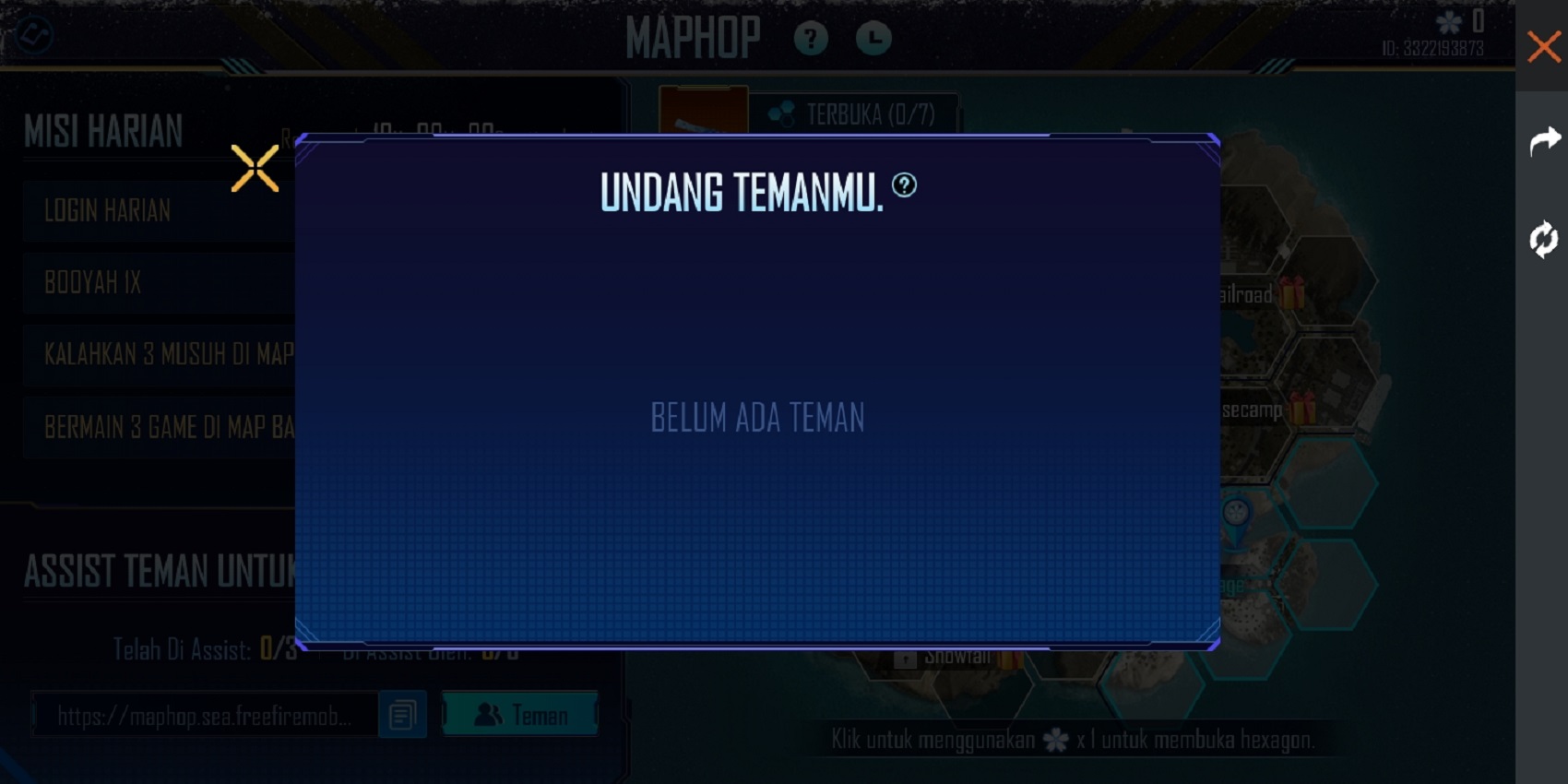Open the KALAHKAN 3 MUSUH DI MAP mission
1568x784 pixels.
coord(166,354)
